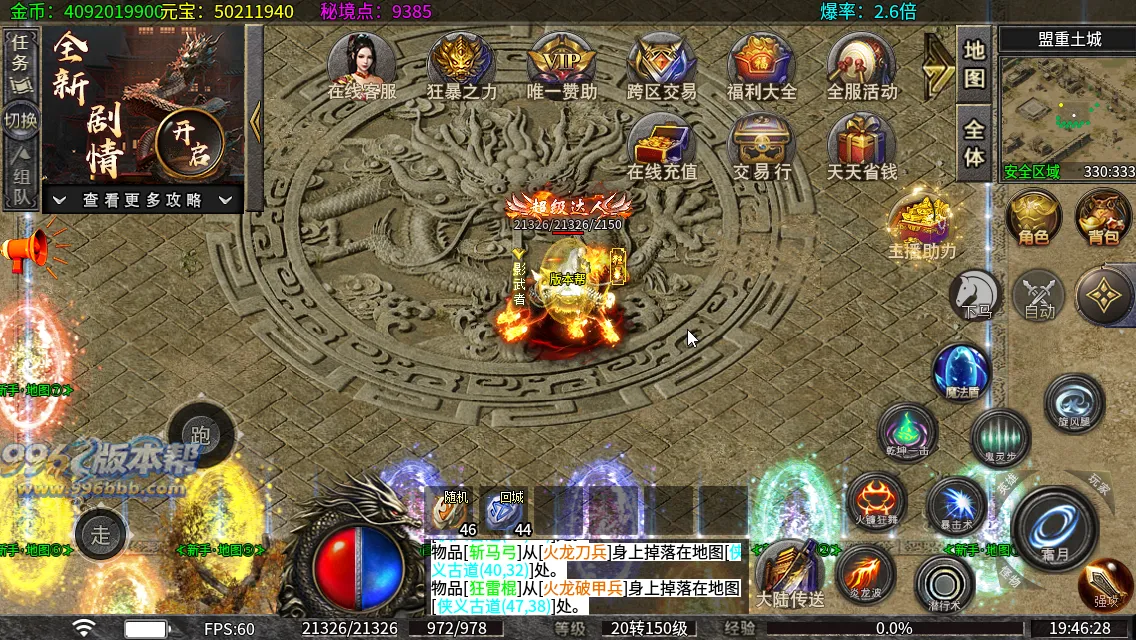Screen dimensions: 1136x640
Task: Open the 地图 map button
Action: [x=974, y=64]
